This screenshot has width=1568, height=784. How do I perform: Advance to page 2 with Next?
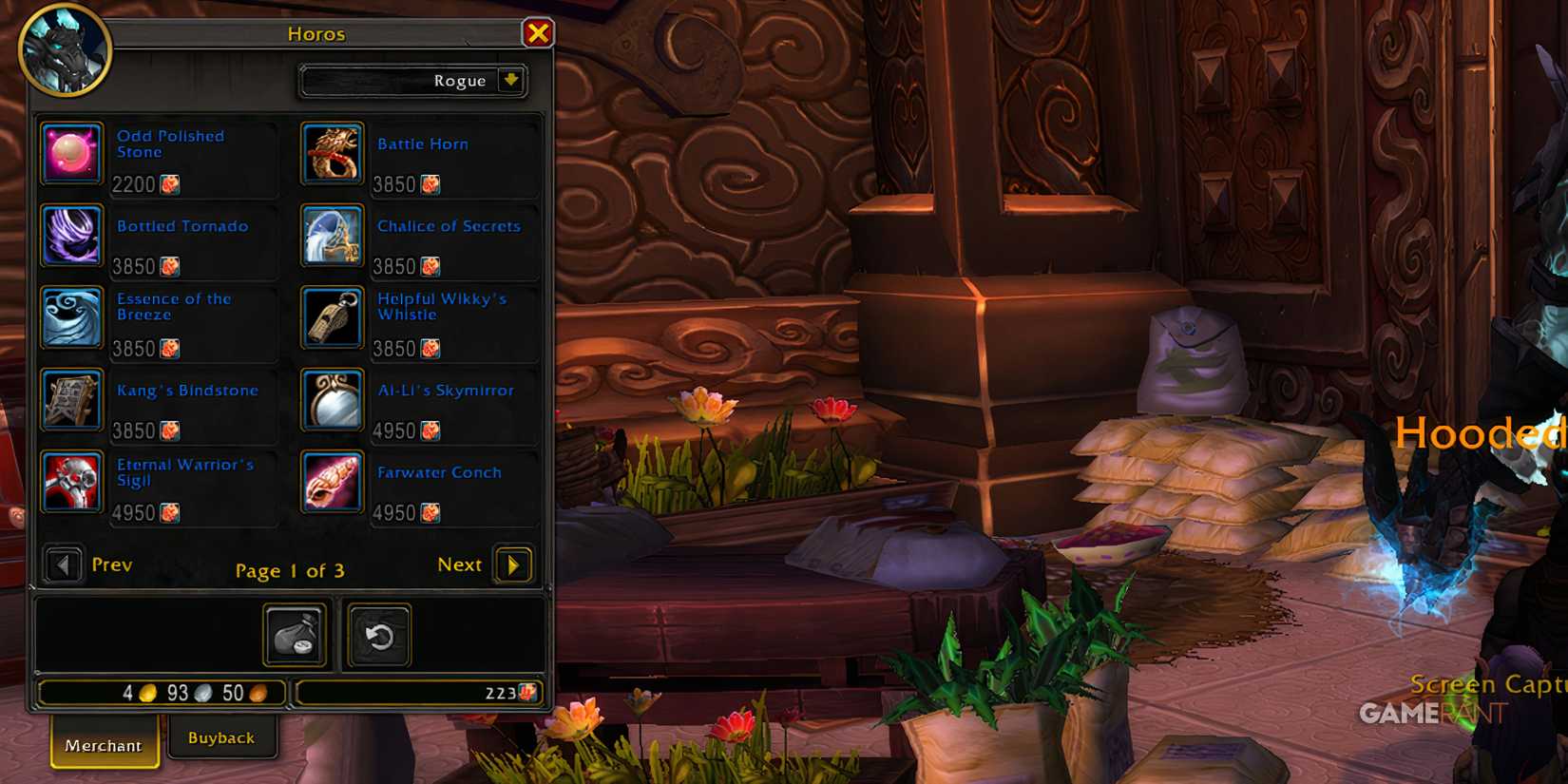click(512, 564)
